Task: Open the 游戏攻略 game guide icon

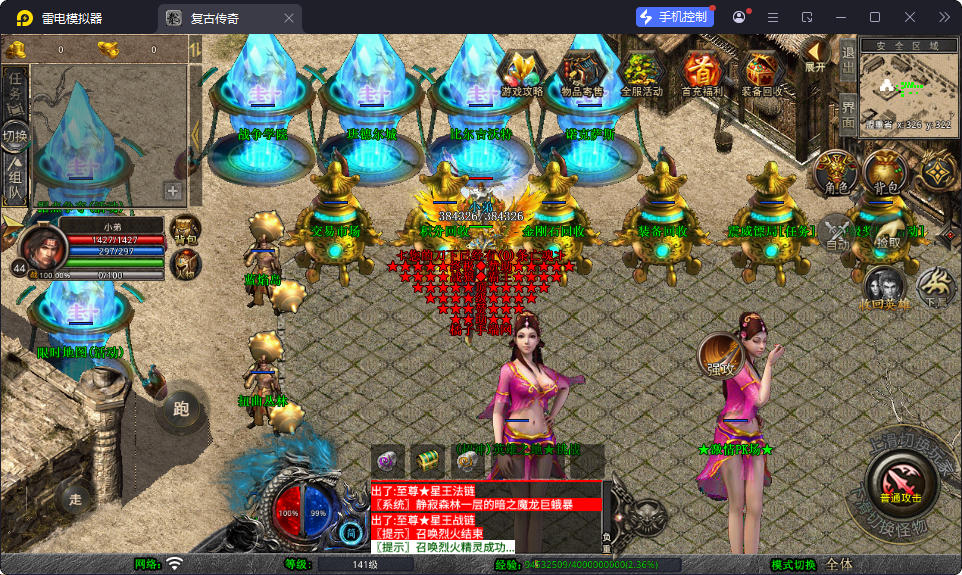Action: coord(522,73)
